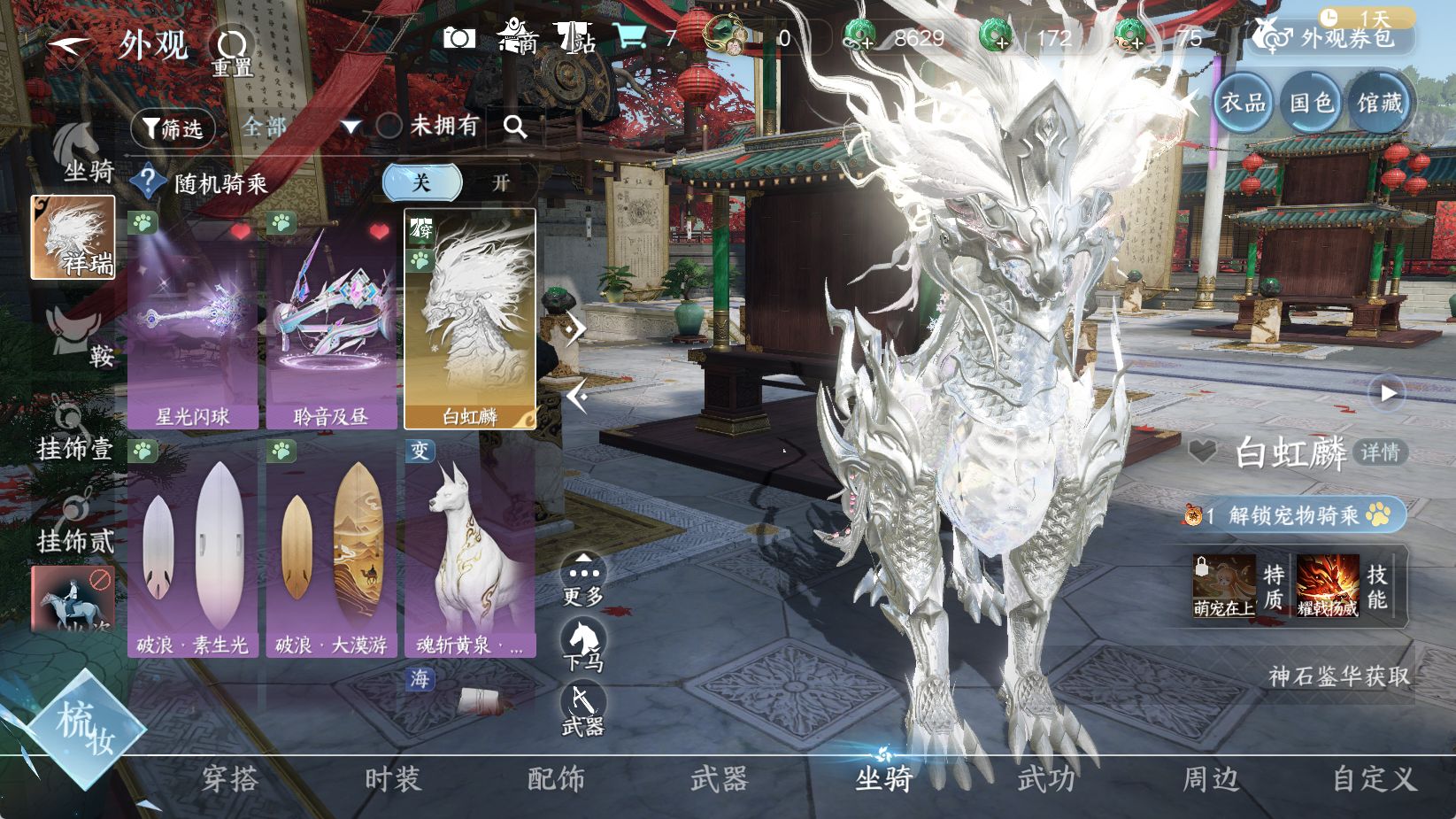Screen dimensions: 1456x819
Task: Open the 衣品 round button
Action: click(1243, 104)
